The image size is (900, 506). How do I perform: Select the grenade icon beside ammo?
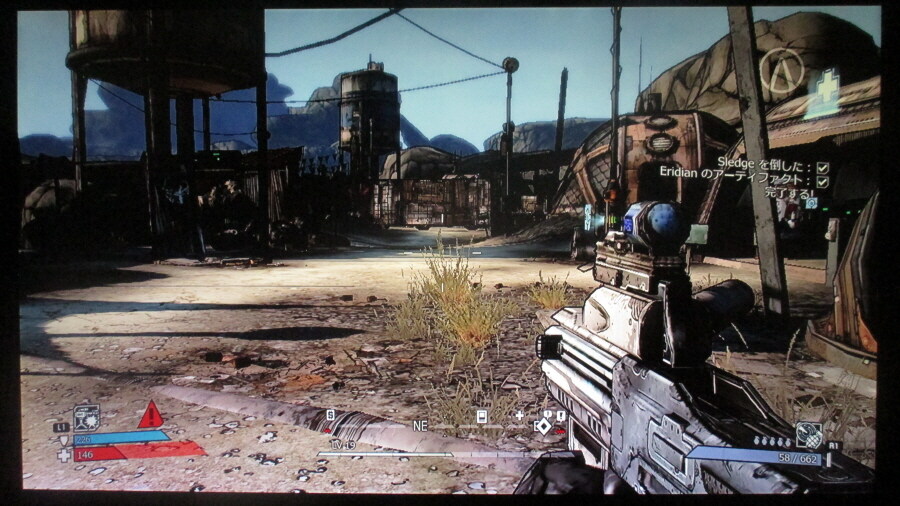point(808,435)
